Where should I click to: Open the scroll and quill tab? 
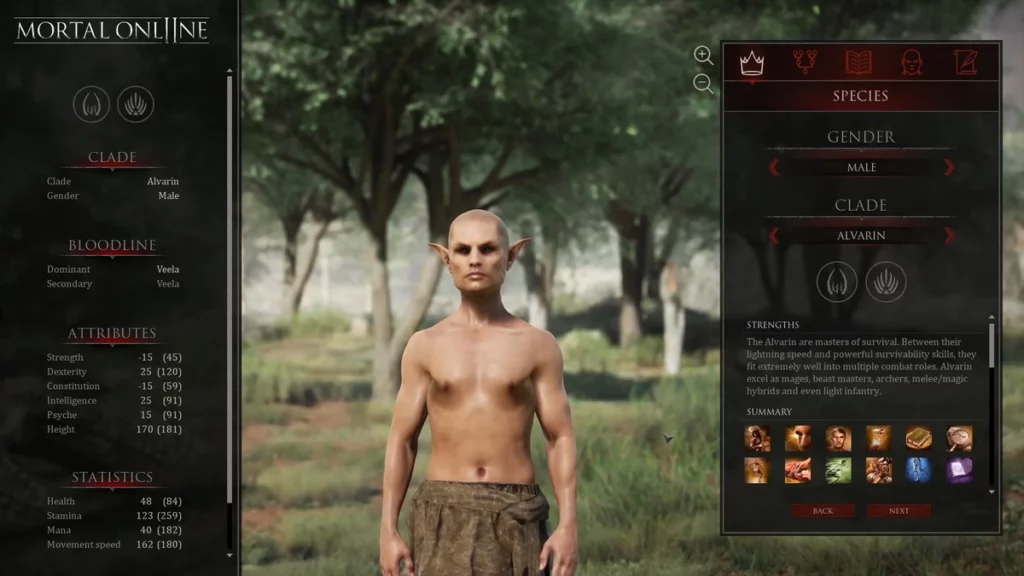coord(964,63)
